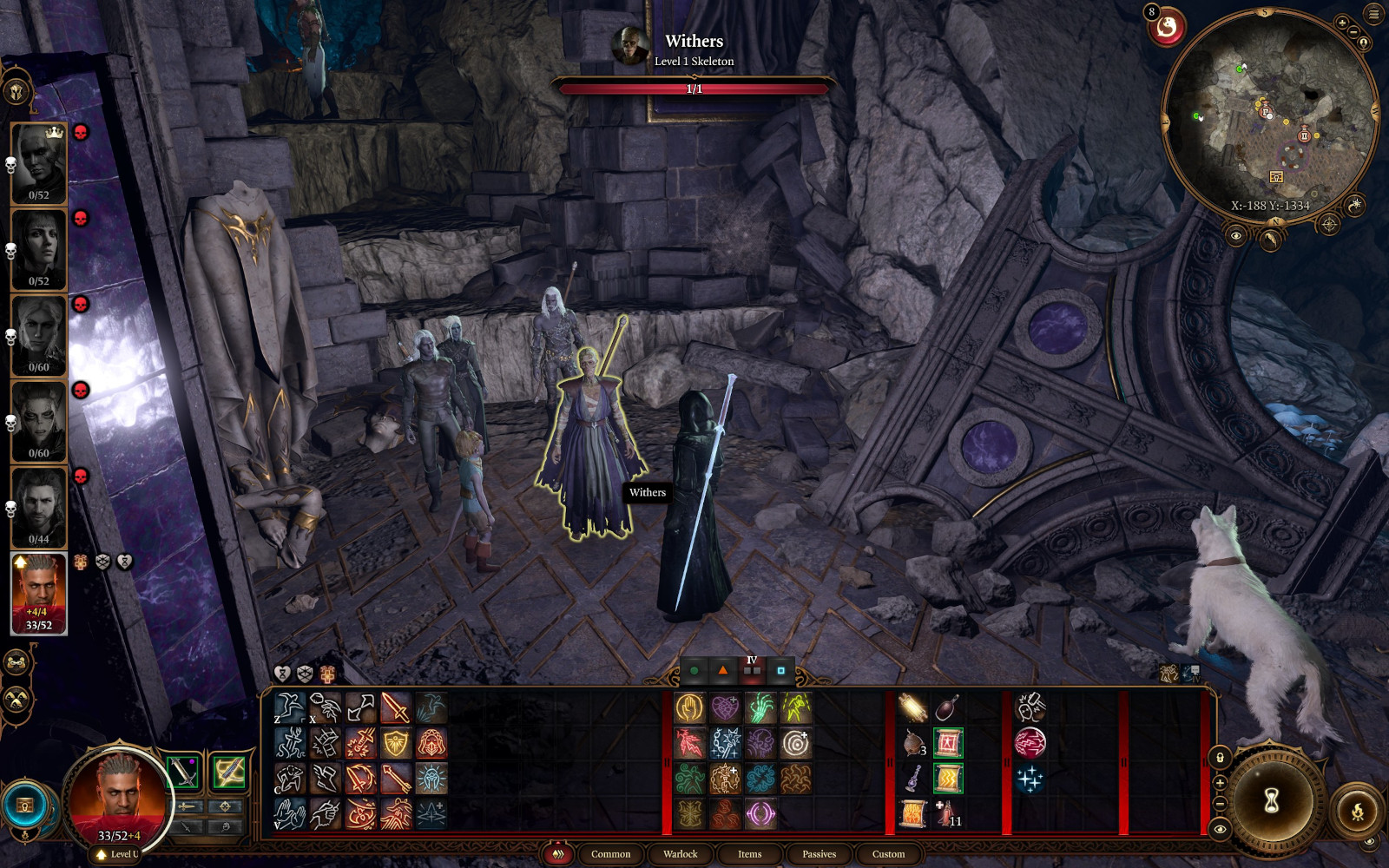
Task: Activate the yellow shield ability icon
Action: click(396, 743)
